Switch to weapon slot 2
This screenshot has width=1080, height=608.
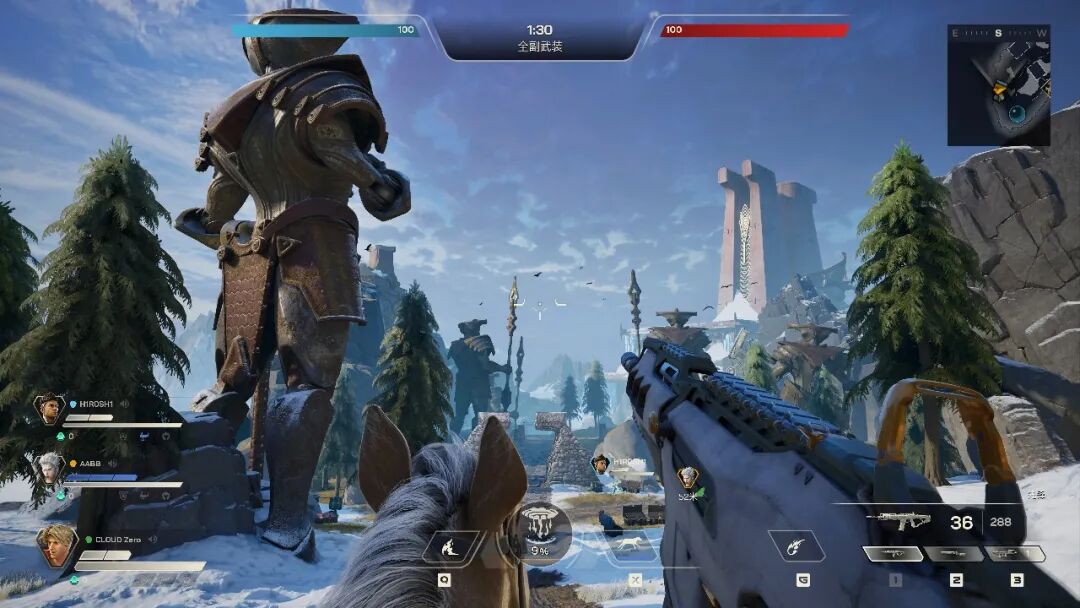click(955, 554)
